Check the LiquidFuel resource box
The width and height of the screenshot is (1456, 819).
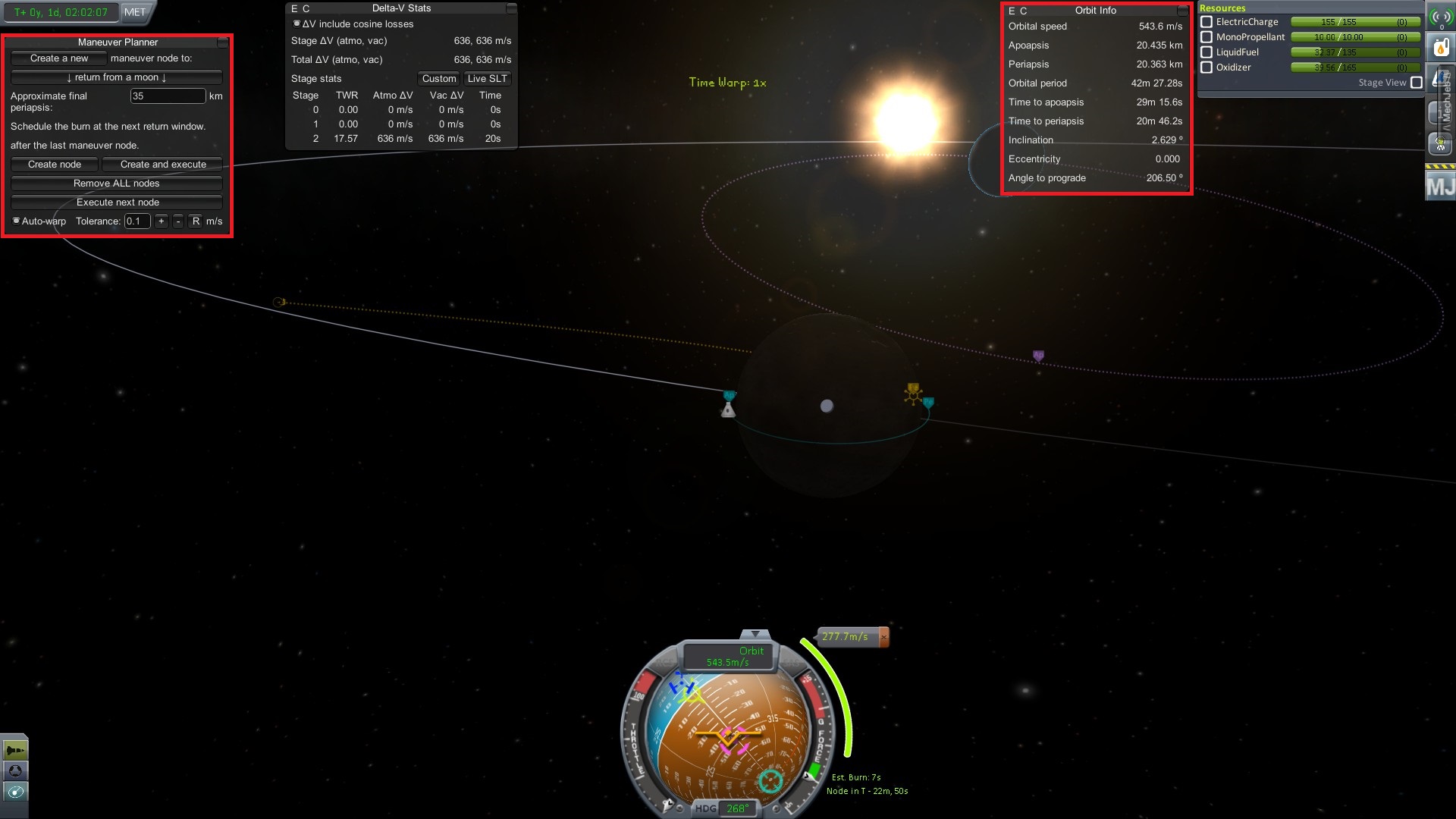coord(1207,52)
